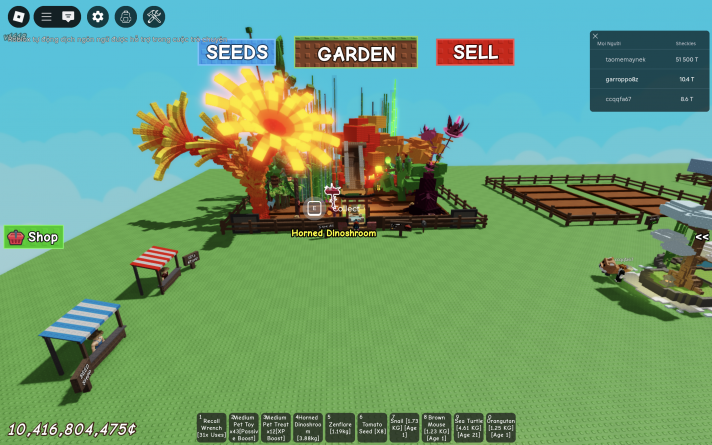Screen dimensions: 712x445
Task: Open the hamburger list menu icon
Action: tap(46, 16)
